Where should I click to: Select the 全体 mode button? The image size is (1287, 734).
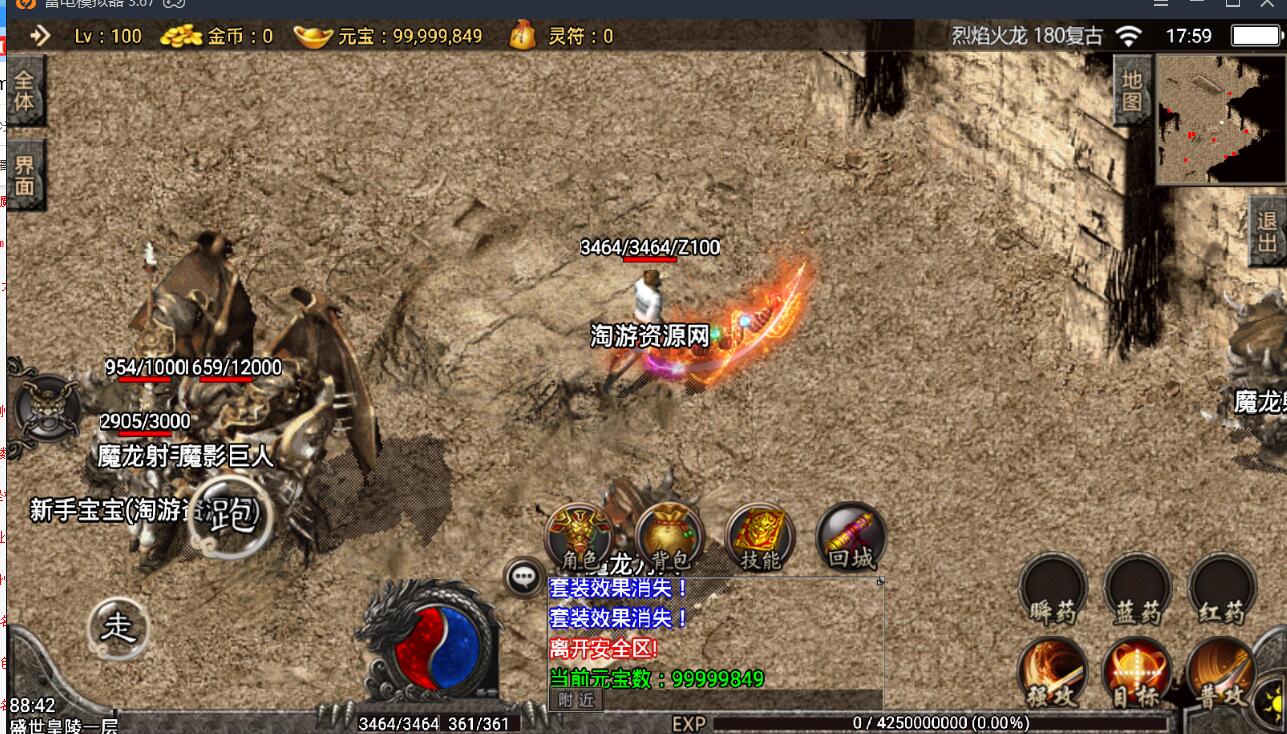tap(24, 90)
